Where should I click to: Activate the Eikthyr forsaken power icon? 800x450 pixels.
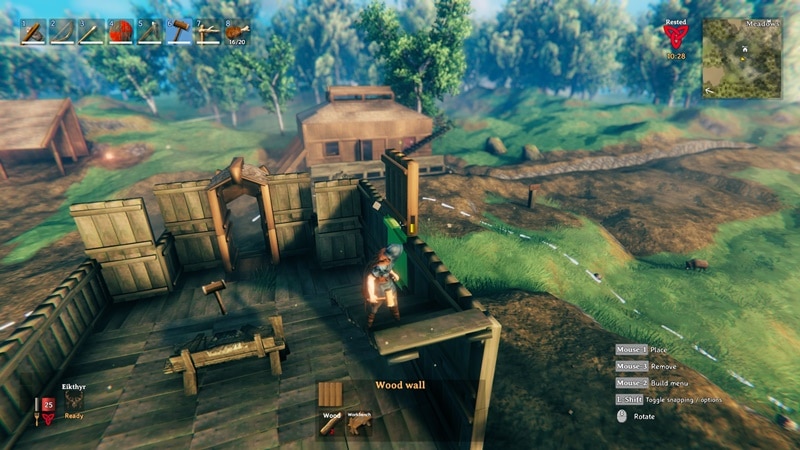point(72,400)
